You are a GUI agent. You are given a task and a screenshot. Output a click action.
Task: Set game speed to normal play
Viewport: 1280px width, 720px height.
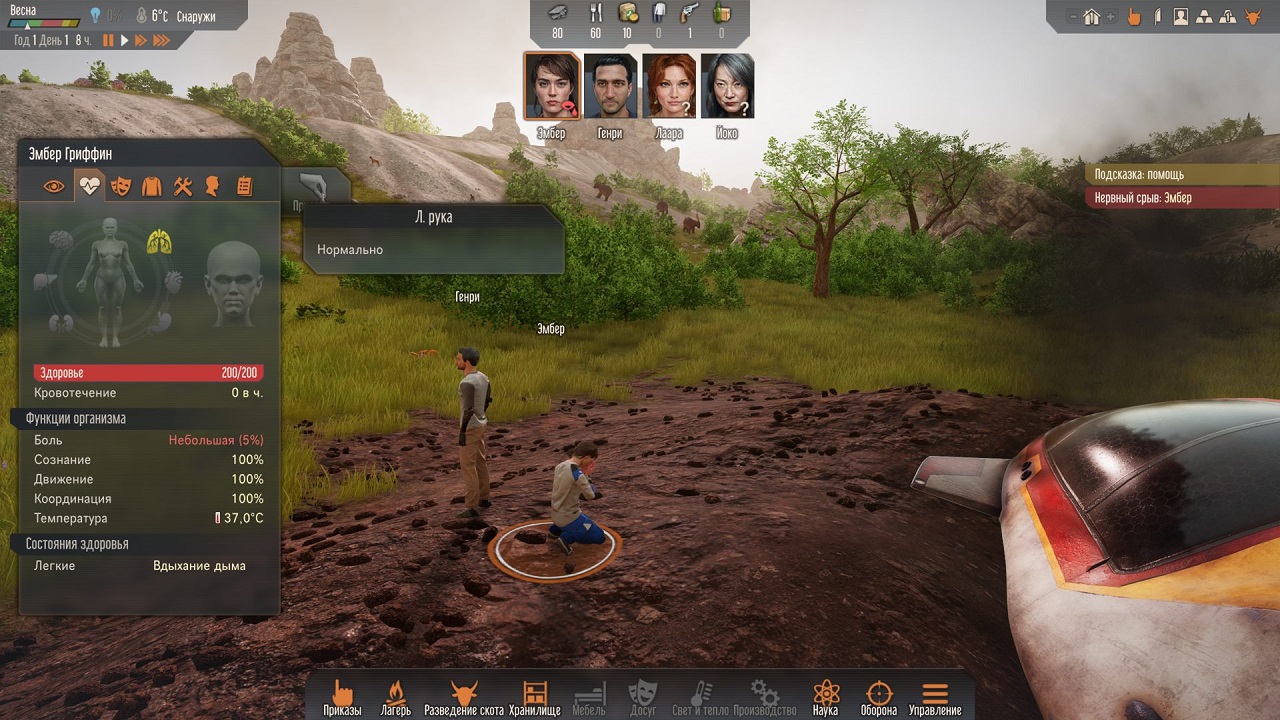pyautogui.click(x=125, y=40)
